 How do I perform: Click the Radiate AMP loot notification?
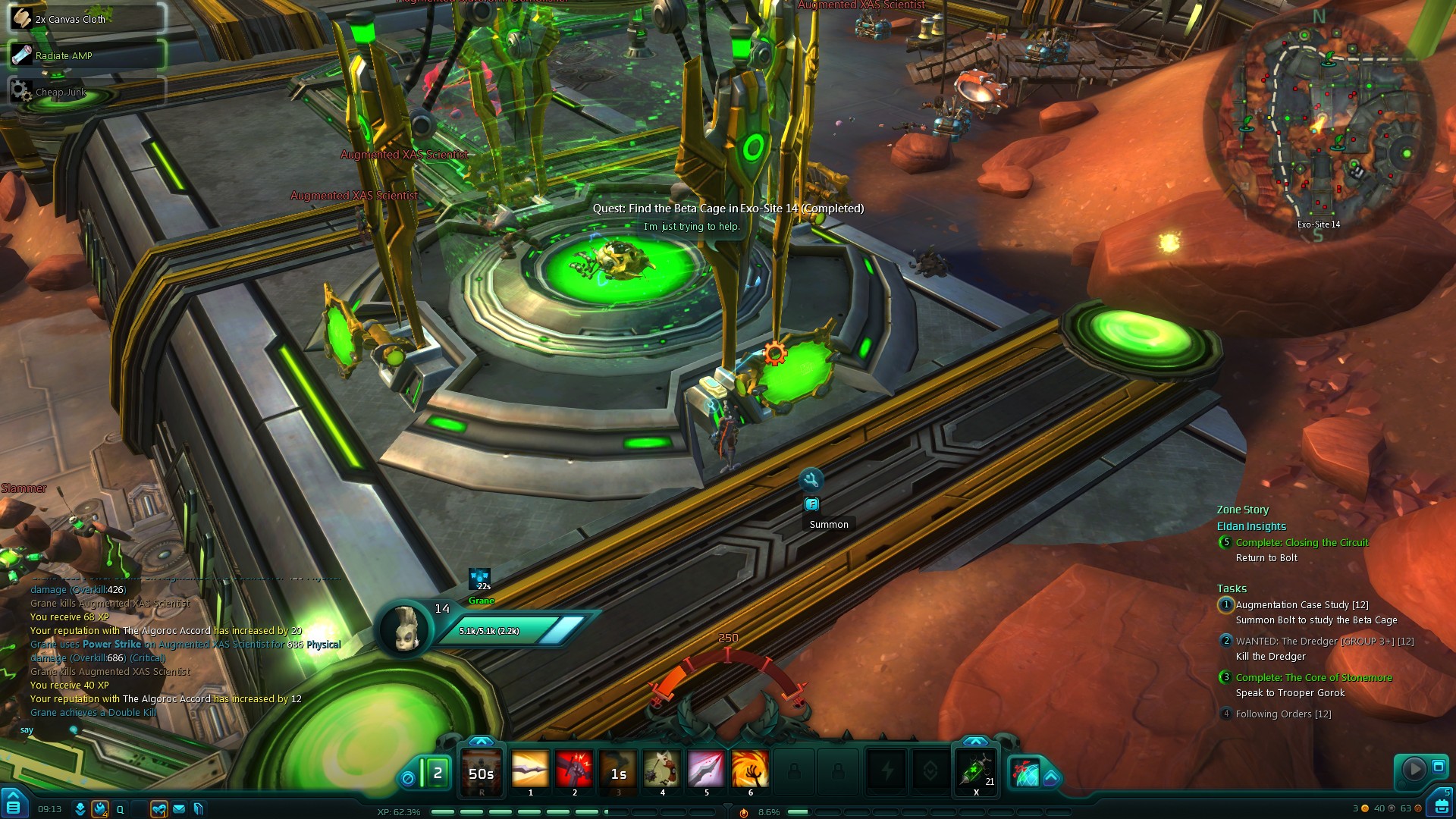pyautogui.click(x=86, y=55)
